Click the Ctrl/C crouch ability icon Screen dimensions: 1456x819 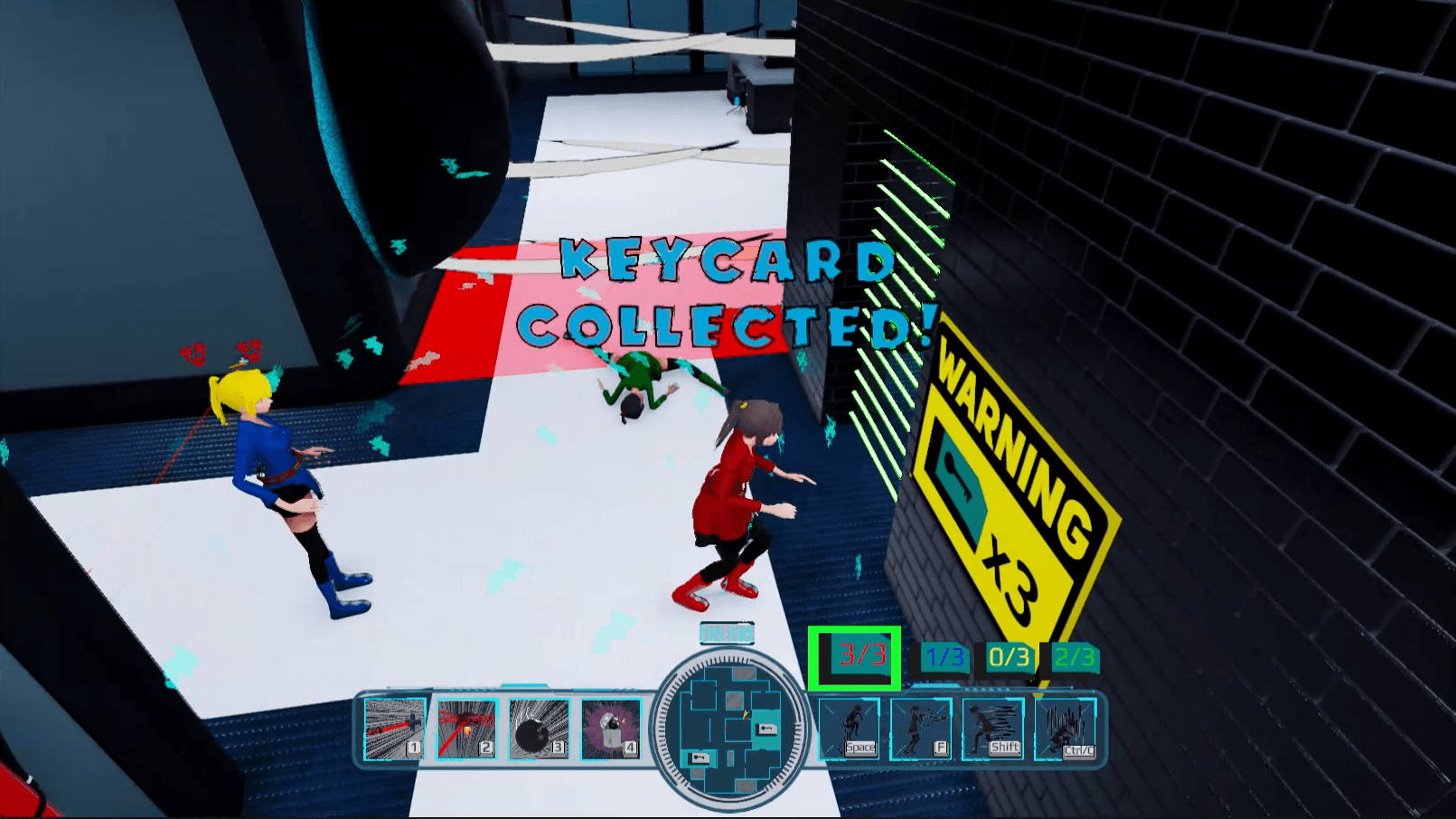coord(1066,728)
